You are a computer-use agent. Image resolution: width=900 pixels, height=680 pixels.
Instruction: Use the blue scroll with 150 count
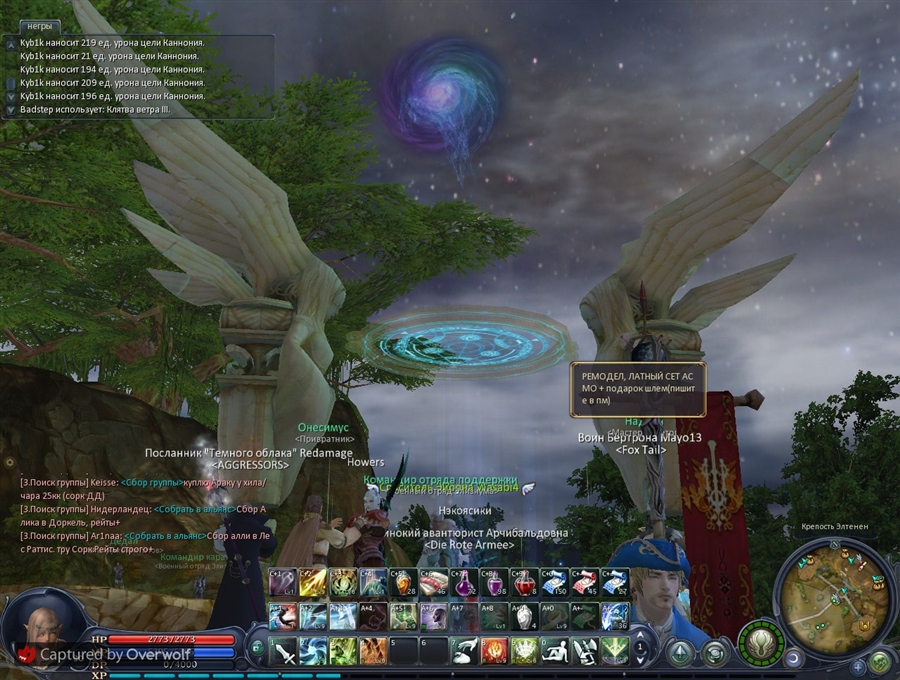555,582
